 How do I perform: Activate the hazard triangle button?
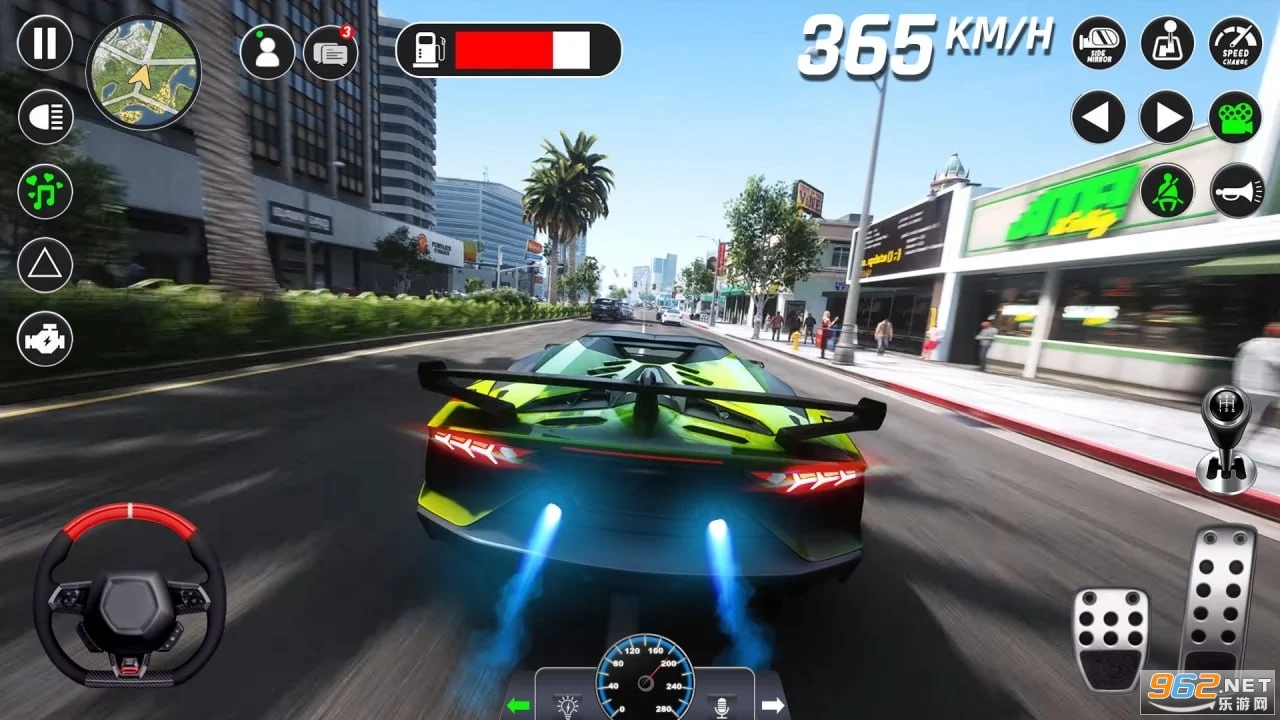(x=45, y=265)
